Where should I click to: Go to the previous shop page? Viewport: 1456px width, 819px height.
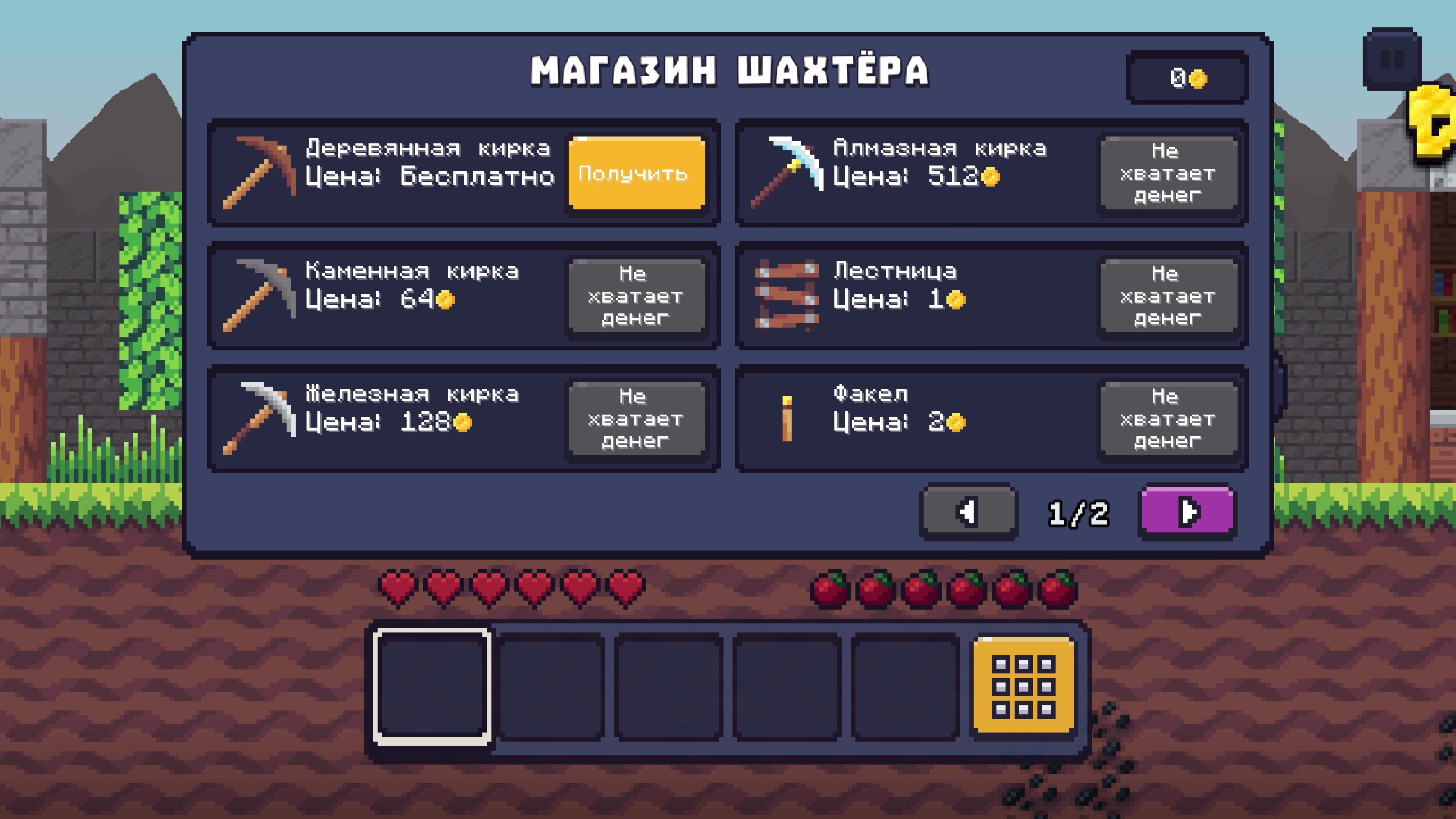(x=967, y=513)
